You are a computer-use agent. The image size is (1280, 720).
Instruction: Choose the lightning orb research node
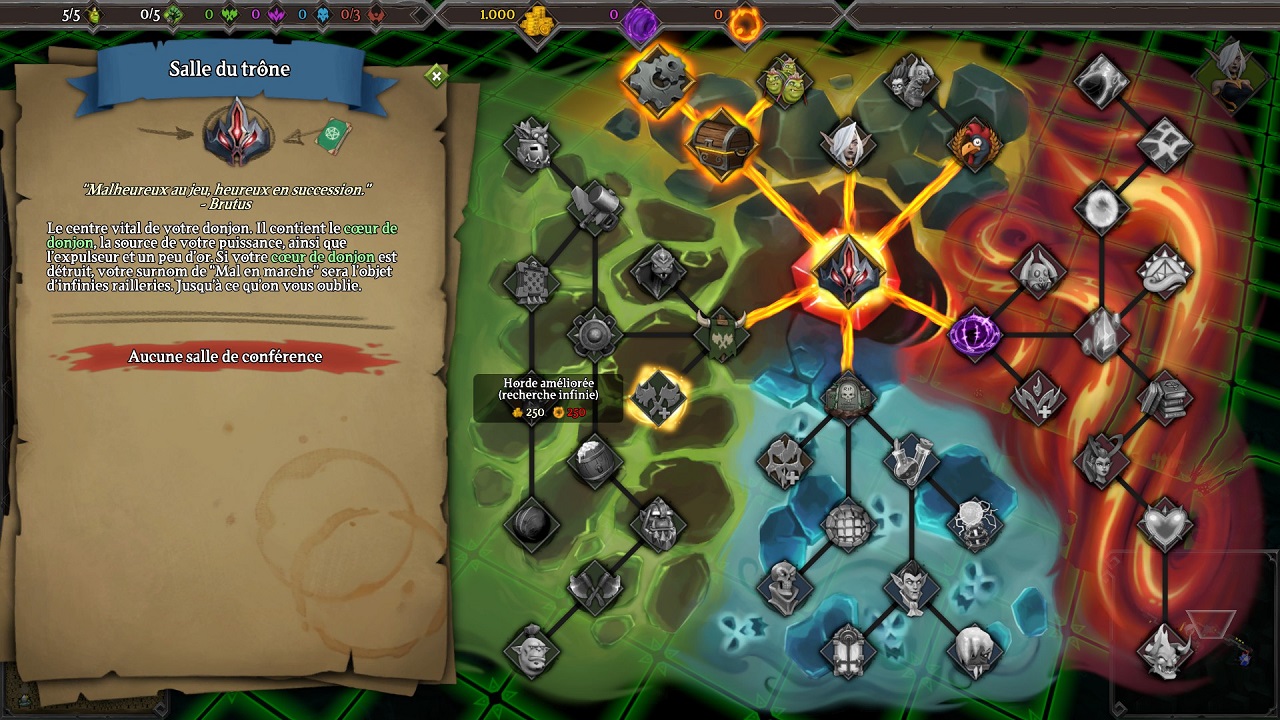[x=975, y=524]
